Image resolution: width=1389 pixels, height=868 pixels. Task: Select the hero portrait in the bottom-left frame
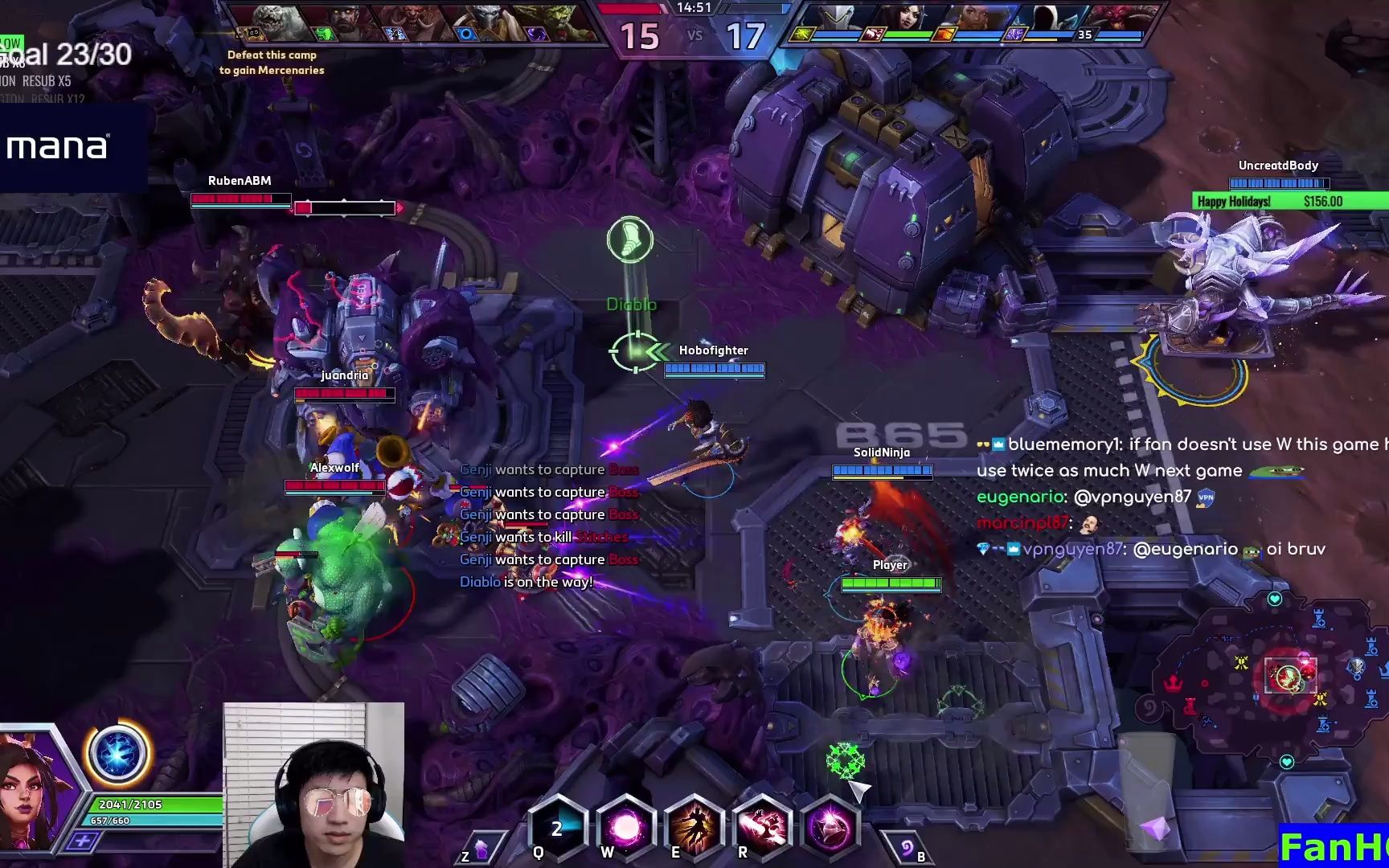[28, 796]
